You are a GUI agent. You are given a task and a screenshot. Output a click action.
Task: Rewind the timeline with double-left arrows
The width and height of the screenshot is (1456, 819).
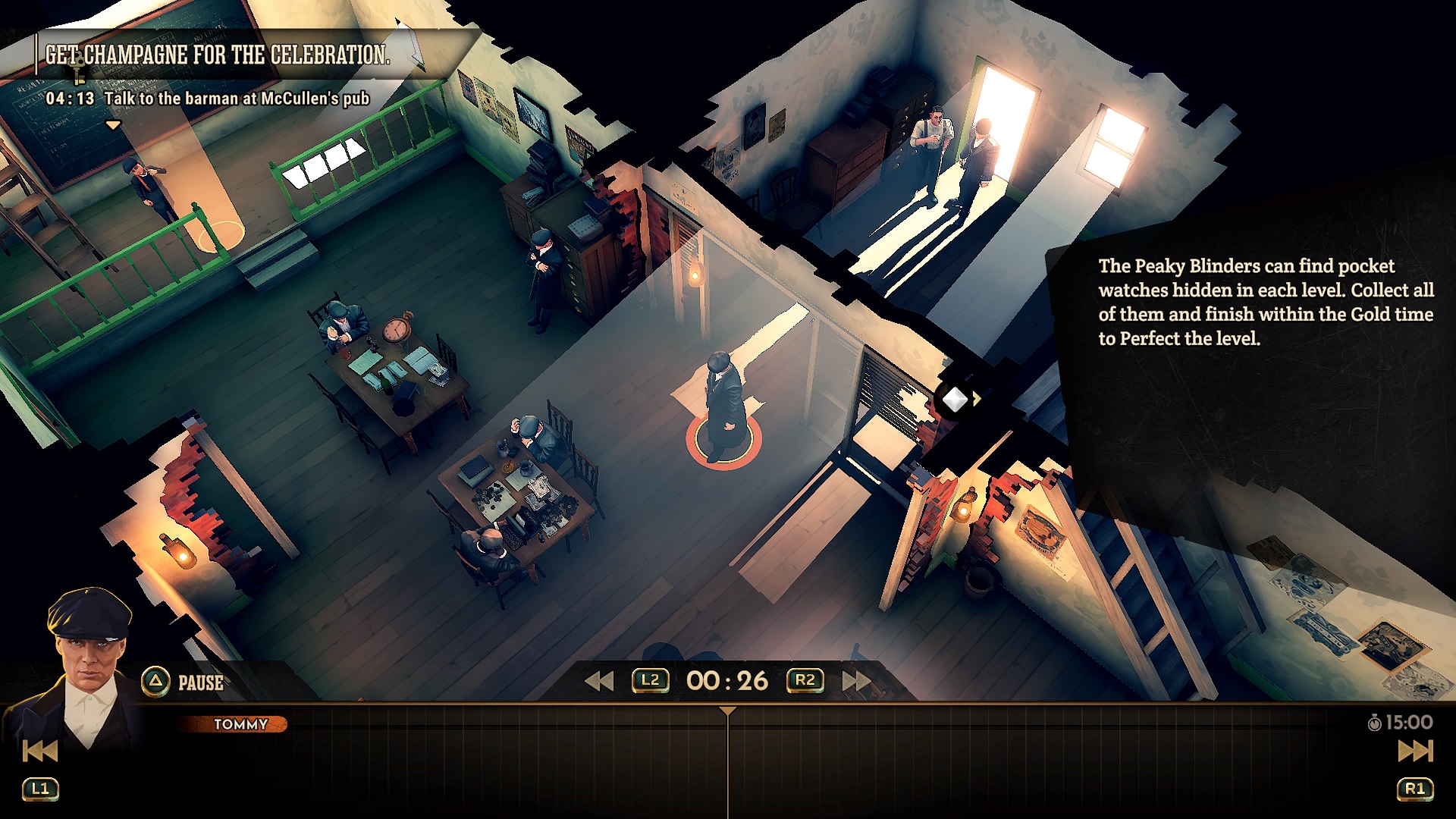click(599, 681)
